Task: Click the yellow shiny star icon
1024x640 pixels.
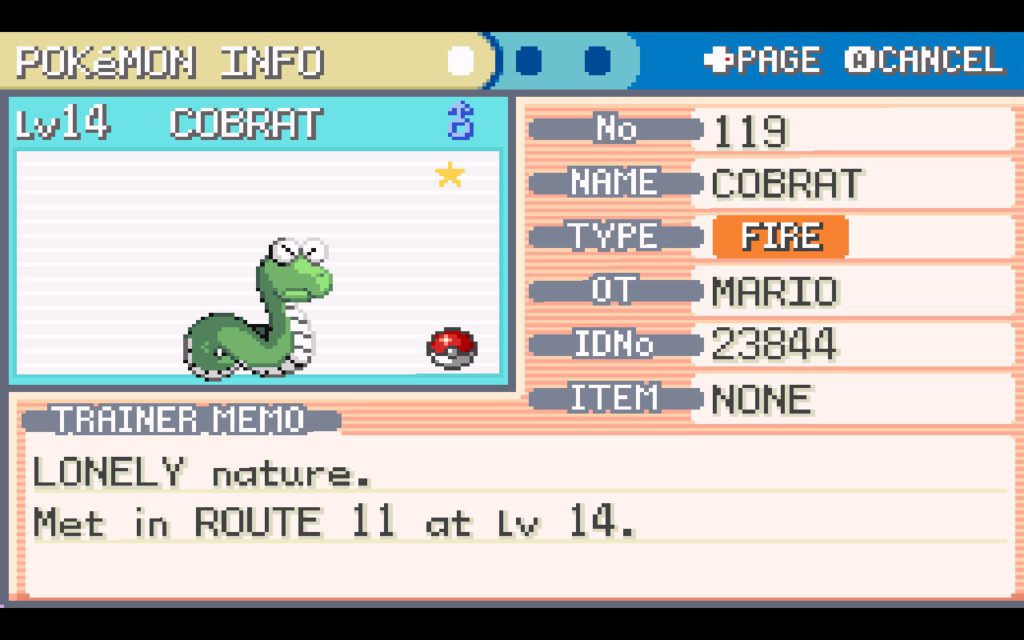Action: click(450, 176)
